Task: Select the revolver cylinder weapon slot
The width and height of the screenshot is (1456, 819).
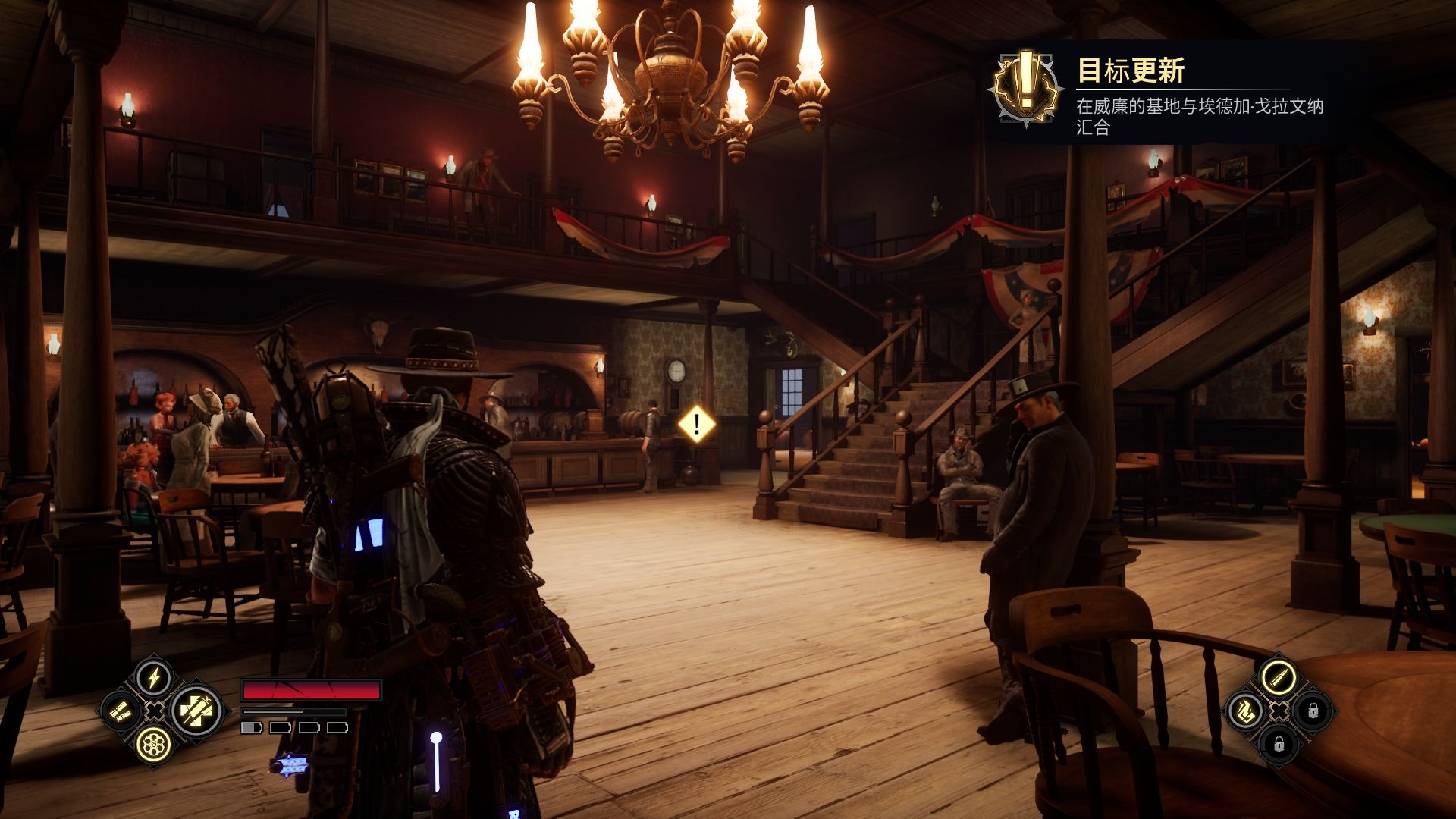Action: coord(154,745)
